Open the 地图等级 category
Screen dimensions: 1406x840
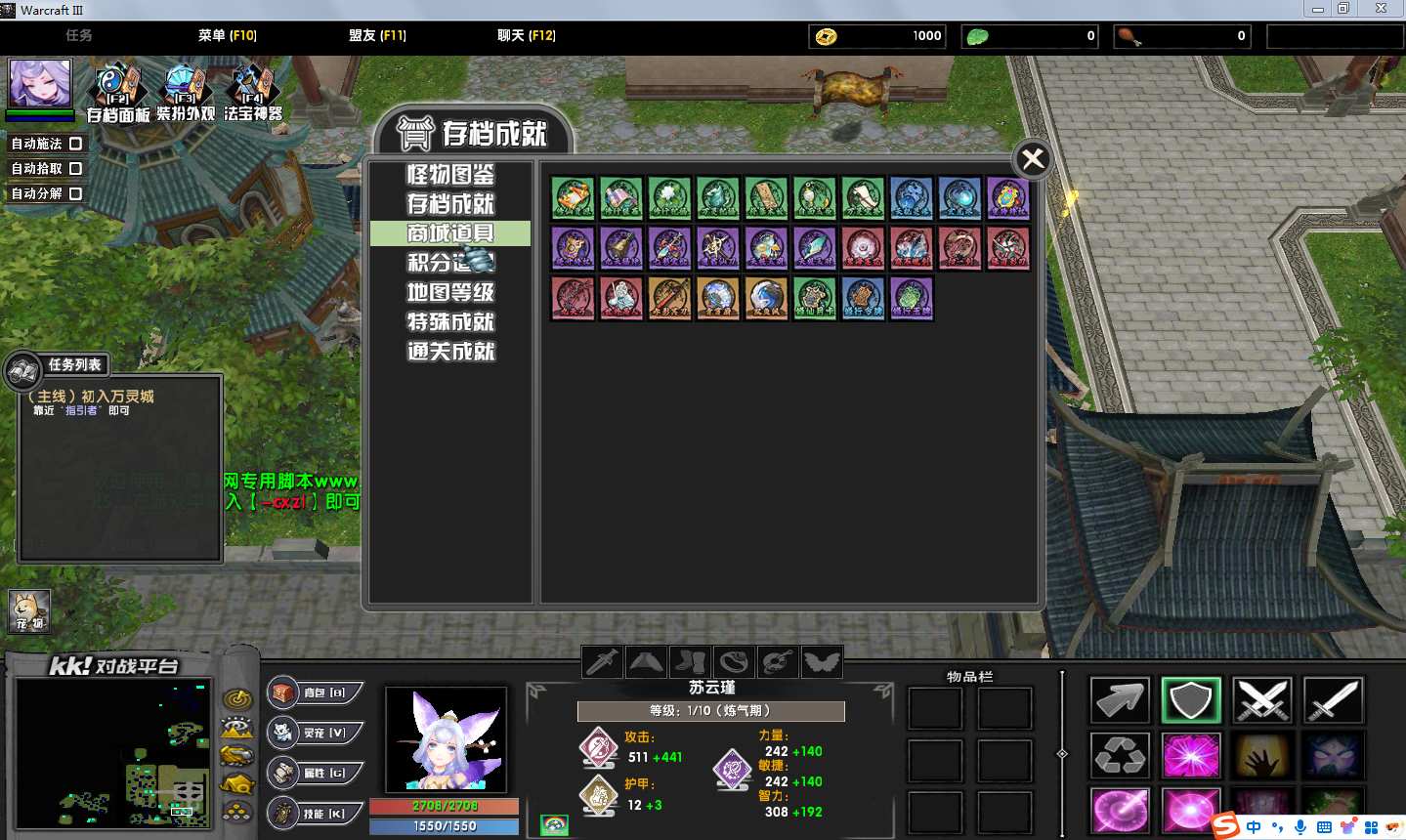pos(450,292)
